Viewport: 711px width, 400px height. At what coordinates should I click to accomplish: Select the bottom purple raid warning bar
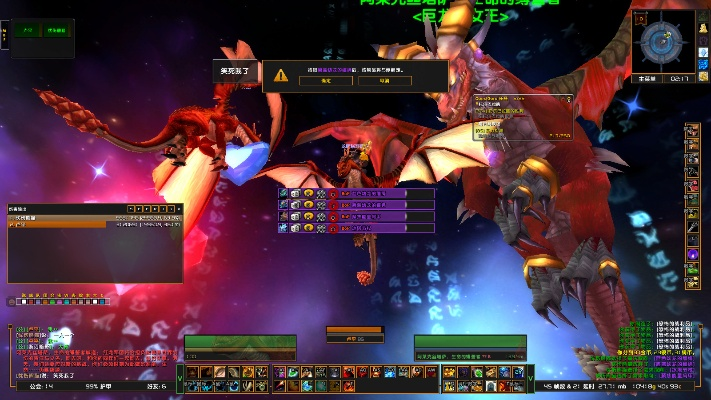(x=372, y=228)
